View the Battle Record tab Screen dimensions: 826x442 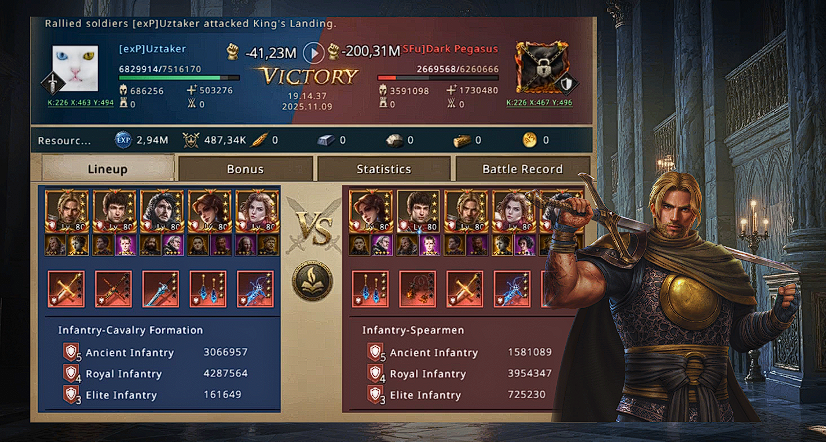click(522, 169)
